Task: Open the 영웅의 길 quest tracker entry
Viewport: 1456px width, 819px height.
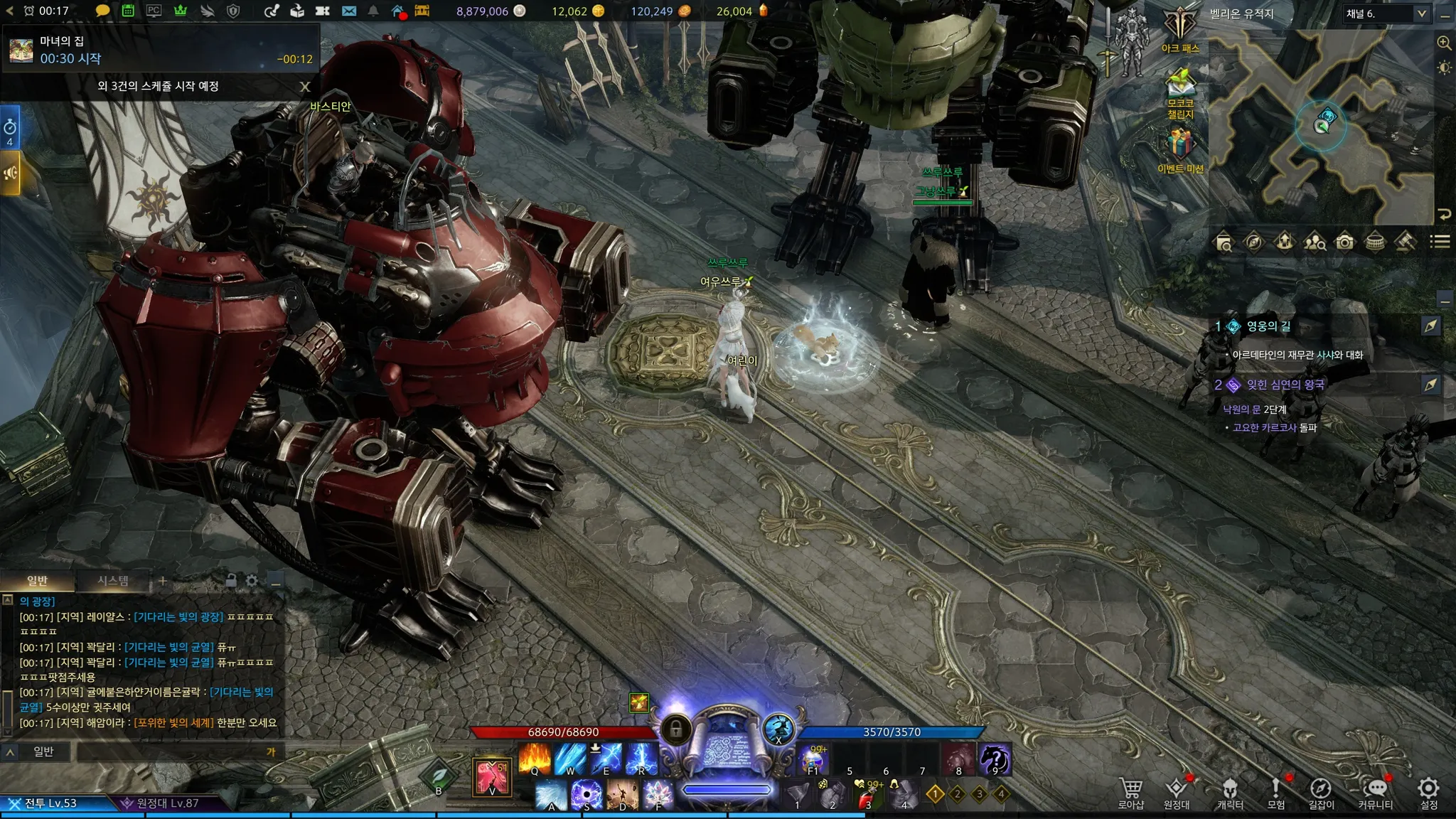Action: click(x=1268, y=326)
